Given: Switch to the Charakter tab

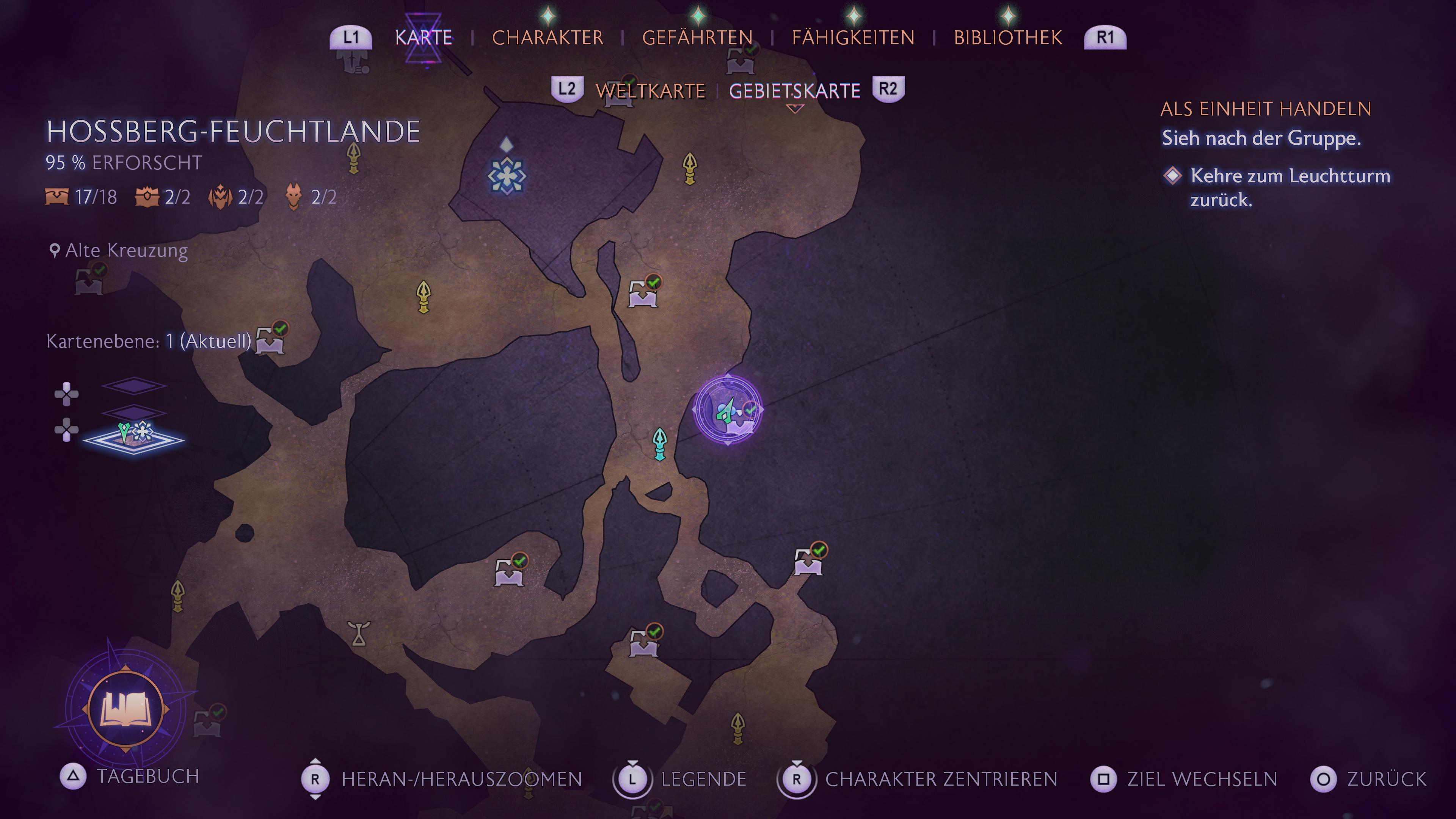Looking at the screenshot, I should (x=547, y=37).
